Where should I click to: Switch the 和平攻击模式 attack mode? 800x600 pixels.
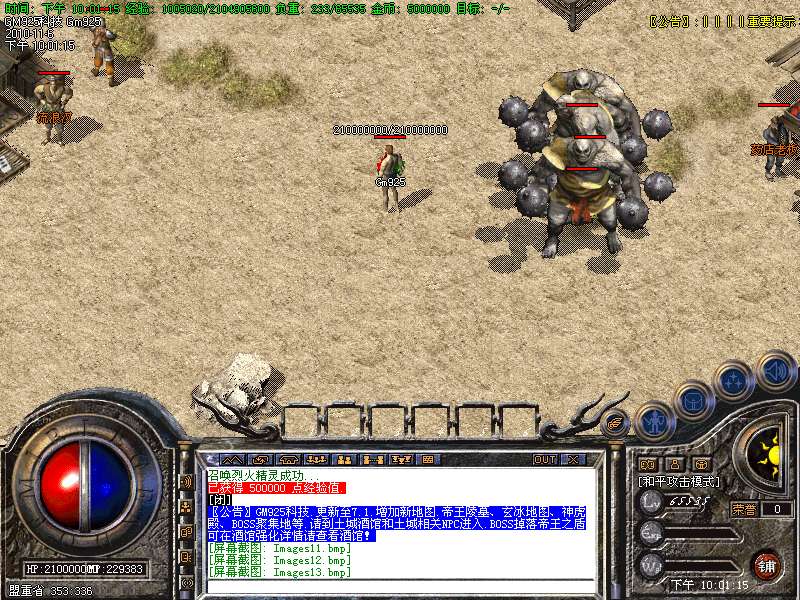pyautogui.click(x=680, y=481)
